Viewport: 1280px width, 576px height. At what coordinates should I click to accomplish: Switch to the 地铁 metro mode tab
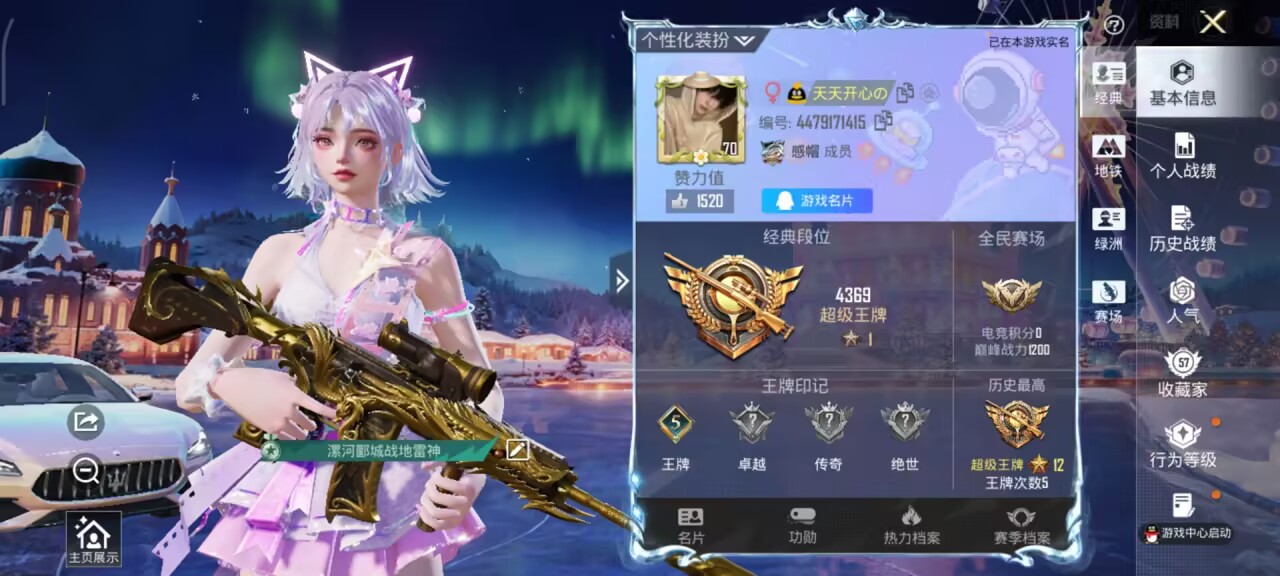[x=1108, y=157]
